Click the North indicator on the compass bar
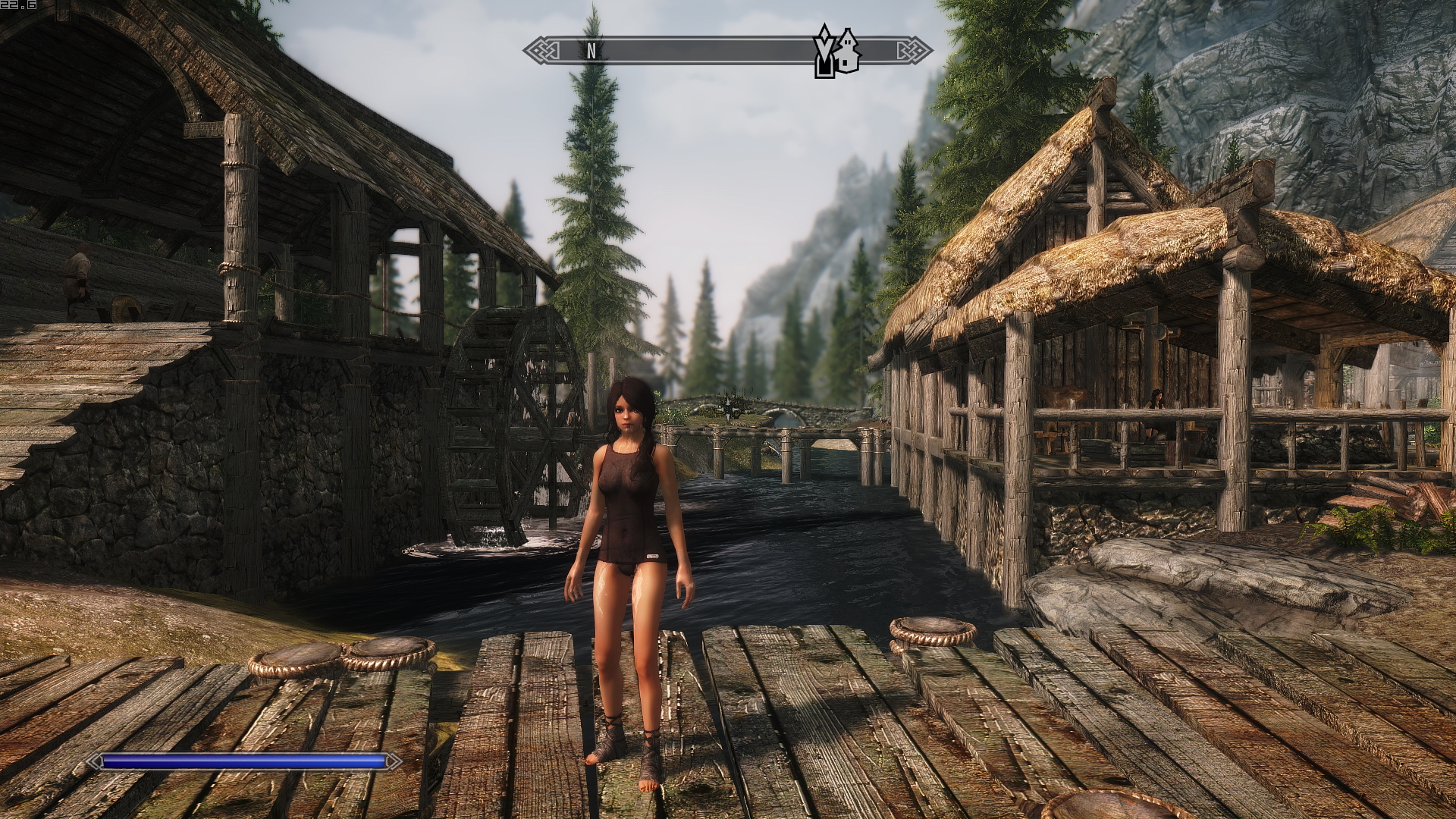The height and width of the screenshot is (819, 1456). [x=591, y=52]
